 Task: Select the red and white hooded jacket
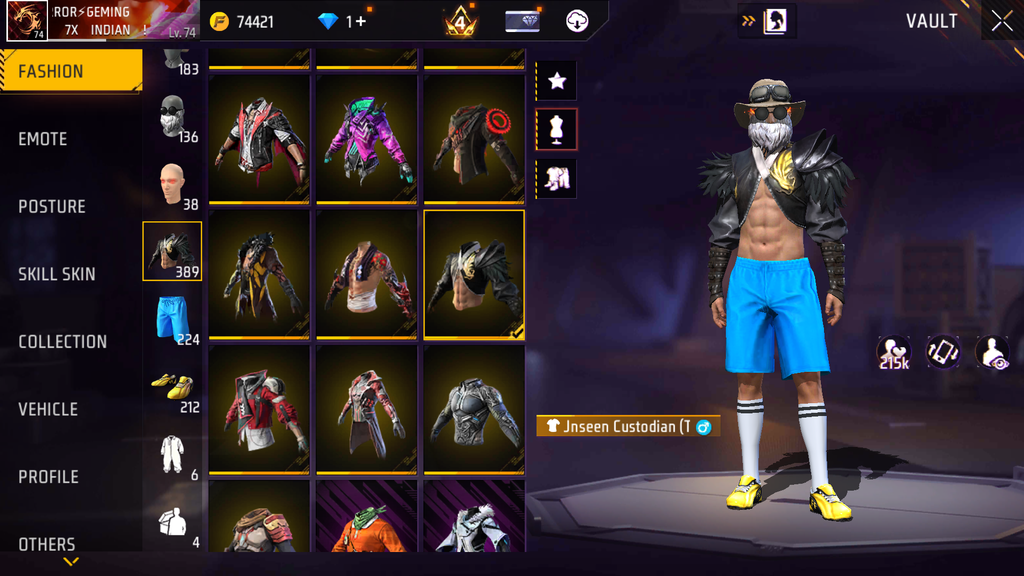coord(259,409)
